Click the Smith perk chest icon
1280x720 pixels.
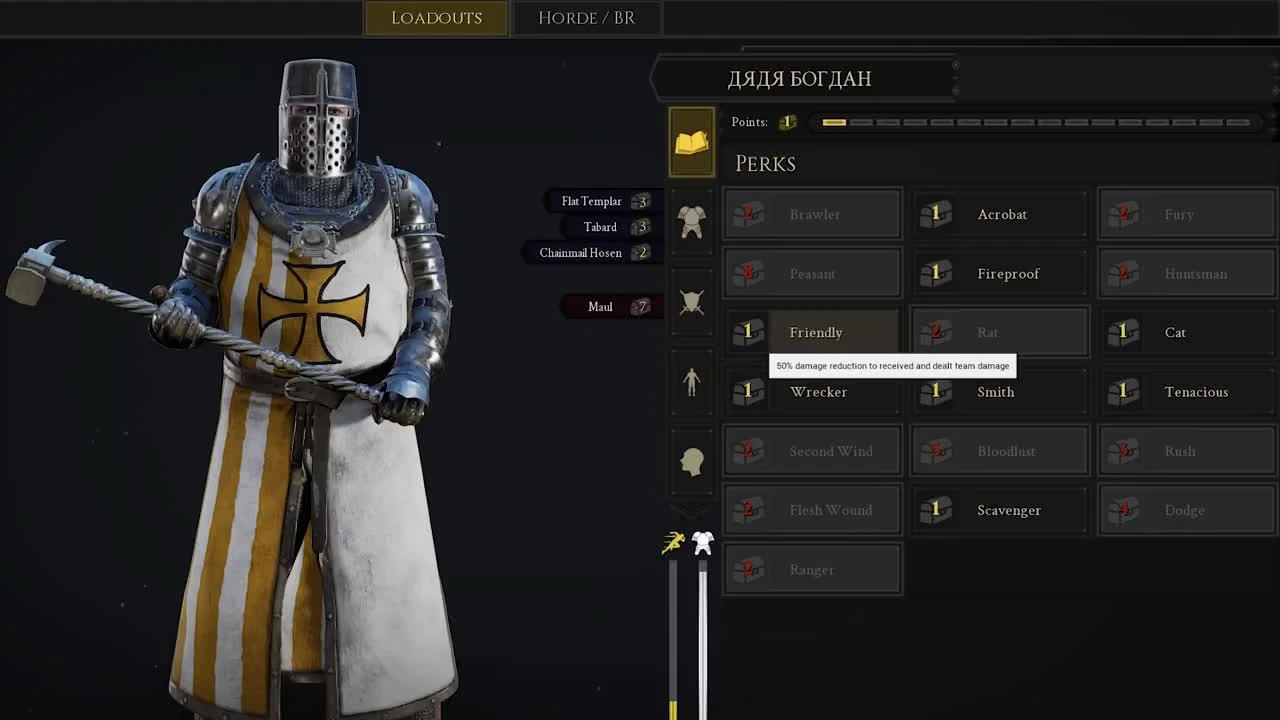tap(935, 391)
